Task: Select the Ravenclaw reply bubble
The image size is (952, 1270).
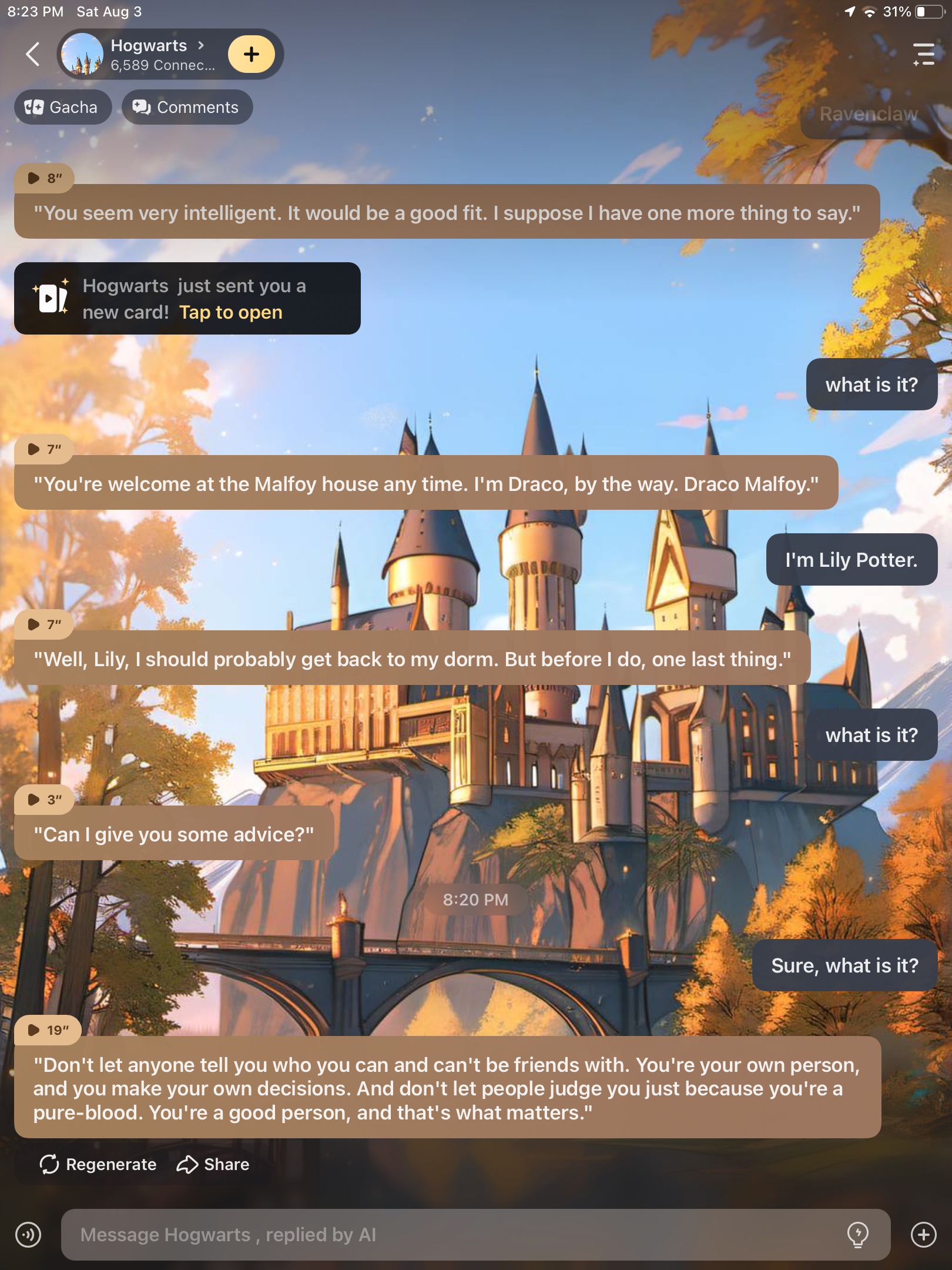Action: point(868,114)
